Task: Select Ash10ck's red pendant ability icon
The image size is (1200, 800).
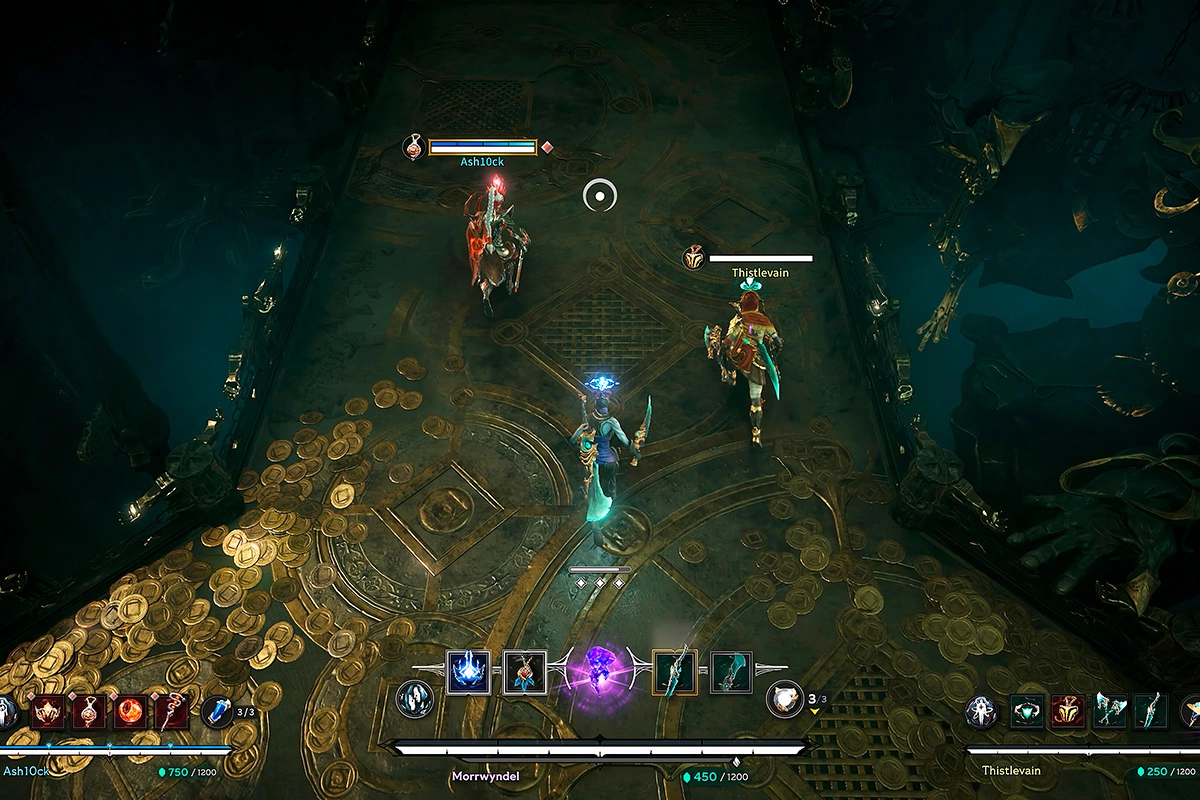Action: point(88,711)
